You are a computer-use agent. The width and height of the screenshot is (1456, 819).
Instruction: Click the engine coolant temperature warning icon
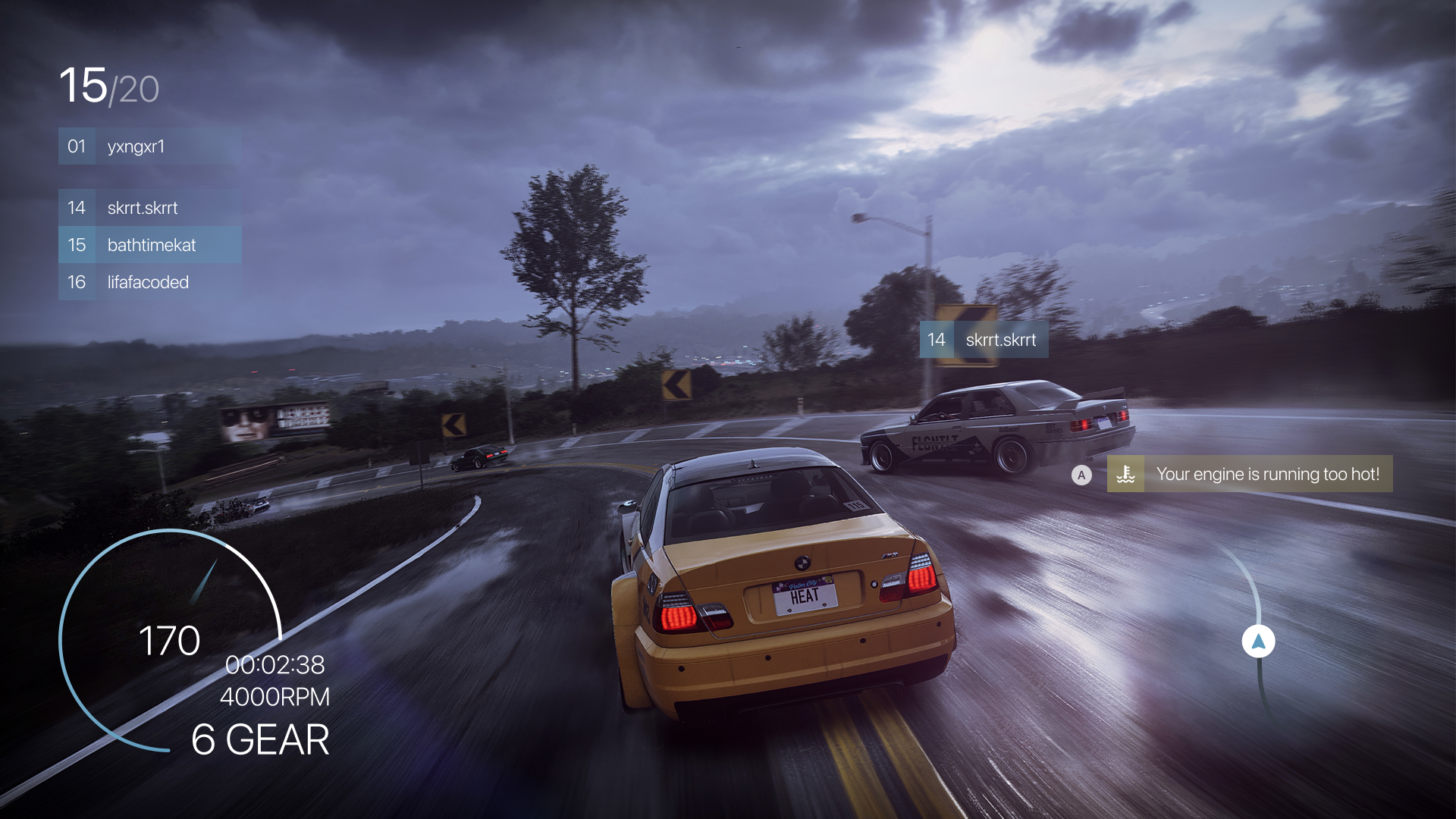tap(1127, 474)
